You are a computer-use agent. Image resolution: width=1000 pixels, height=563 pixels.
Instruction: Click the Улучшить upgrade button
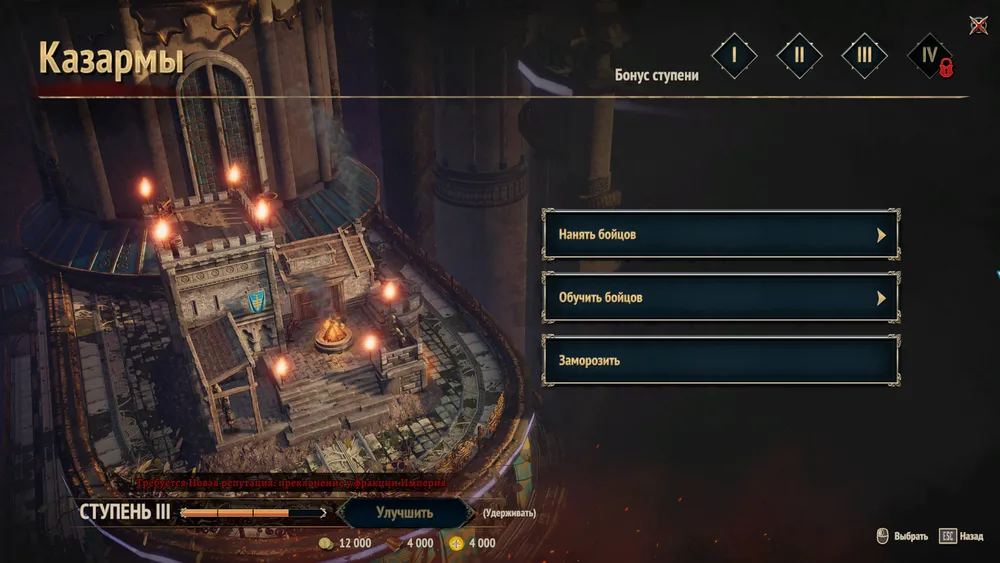[405, 513]
